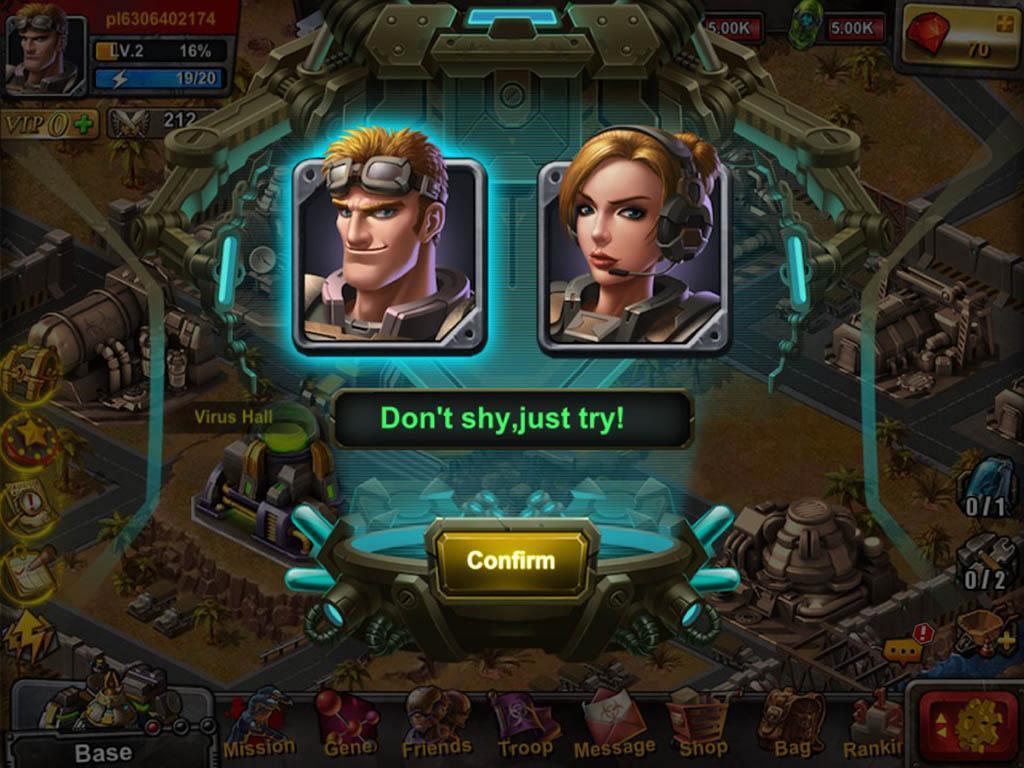
Task: Open the Message inbox
Action: click(614, 723)
